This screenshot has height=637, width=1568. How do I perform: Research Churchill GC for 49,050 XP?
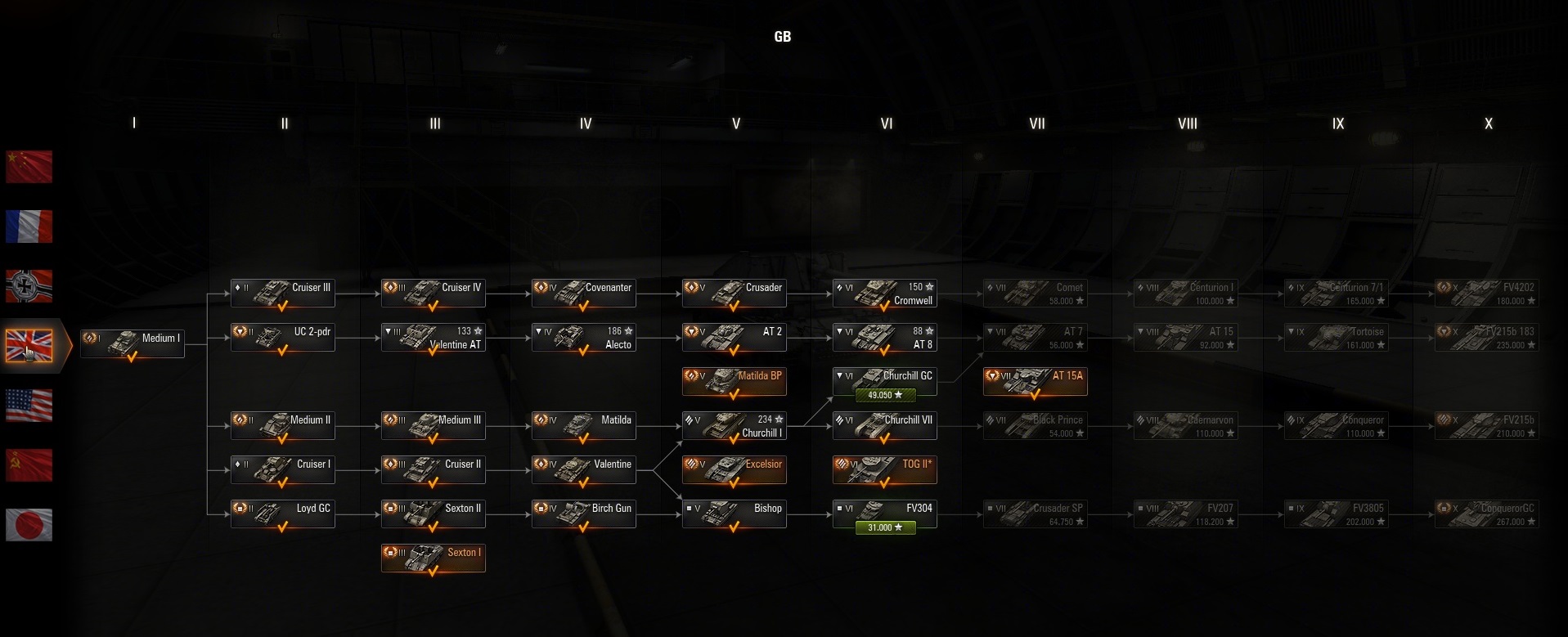[x=885, y=395]
